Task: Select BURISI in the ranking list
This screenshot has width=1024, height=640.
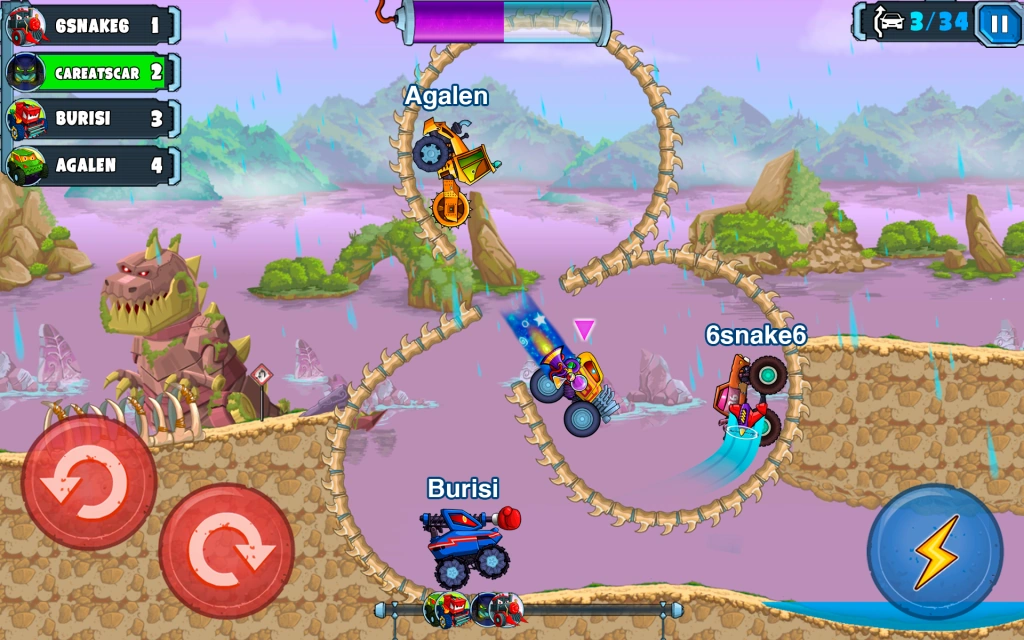Action: (x=93, y=119)
